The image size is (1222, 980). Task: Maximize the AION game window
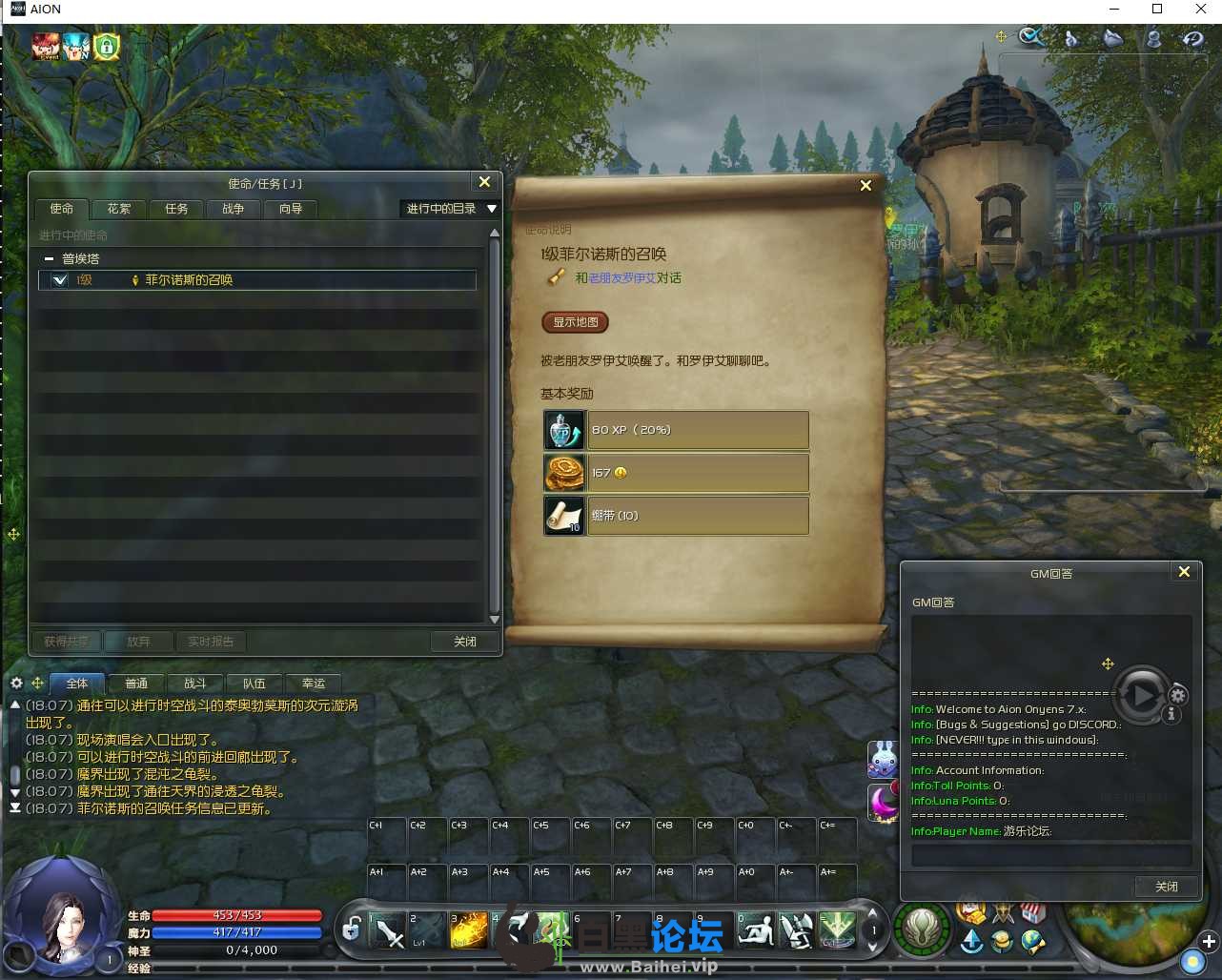[x=1157, y=10]
